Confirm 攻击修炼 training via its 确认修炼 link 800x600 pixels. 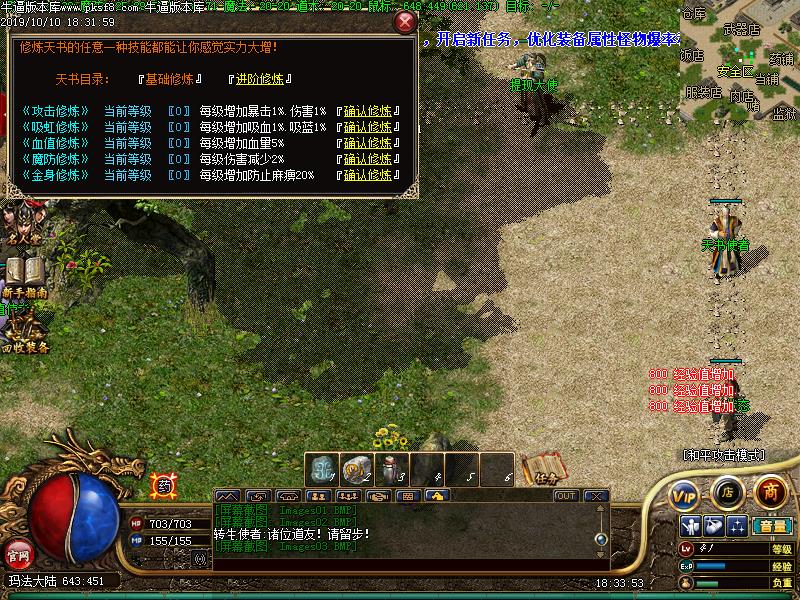coord(367,111)
